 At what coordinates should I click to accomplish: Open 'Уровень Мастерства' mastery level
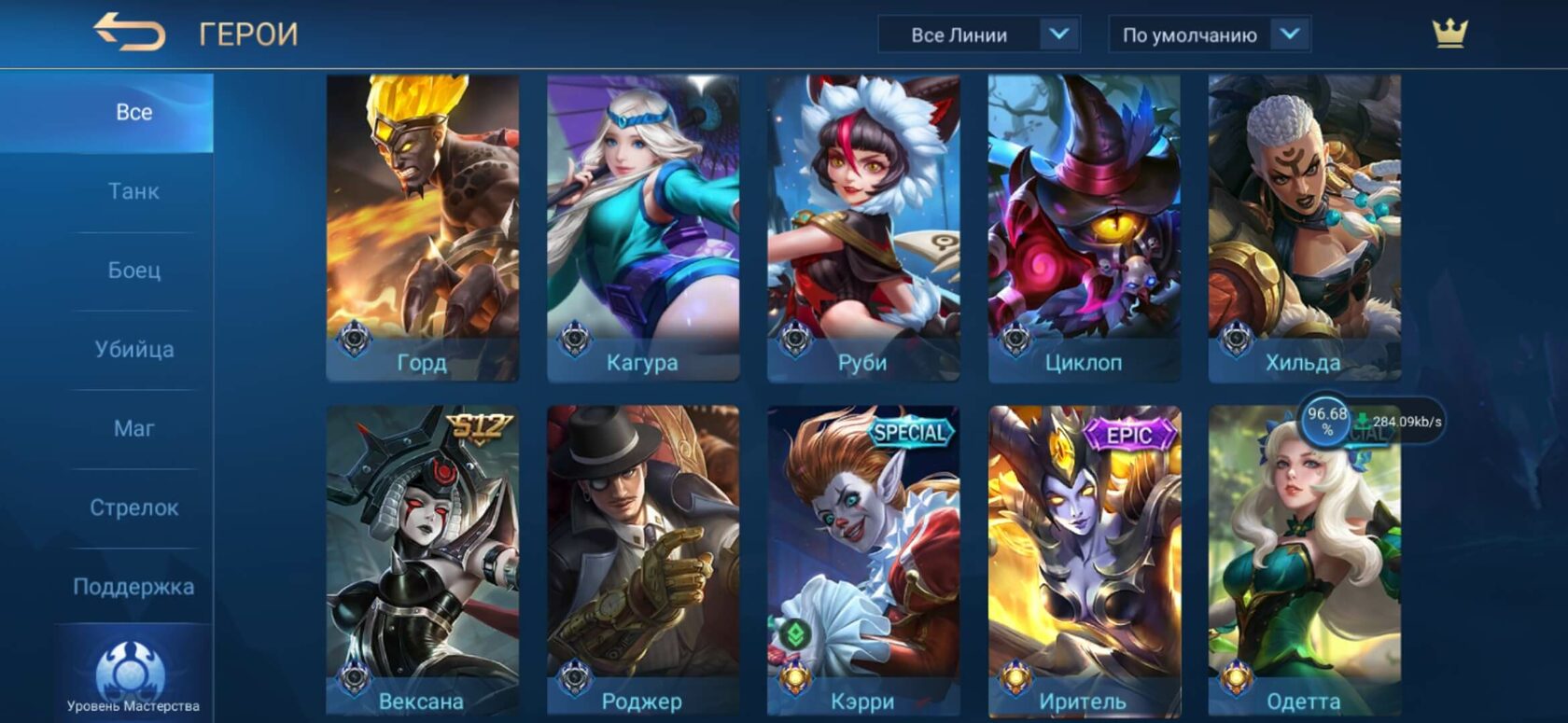(x=133, y=677)
